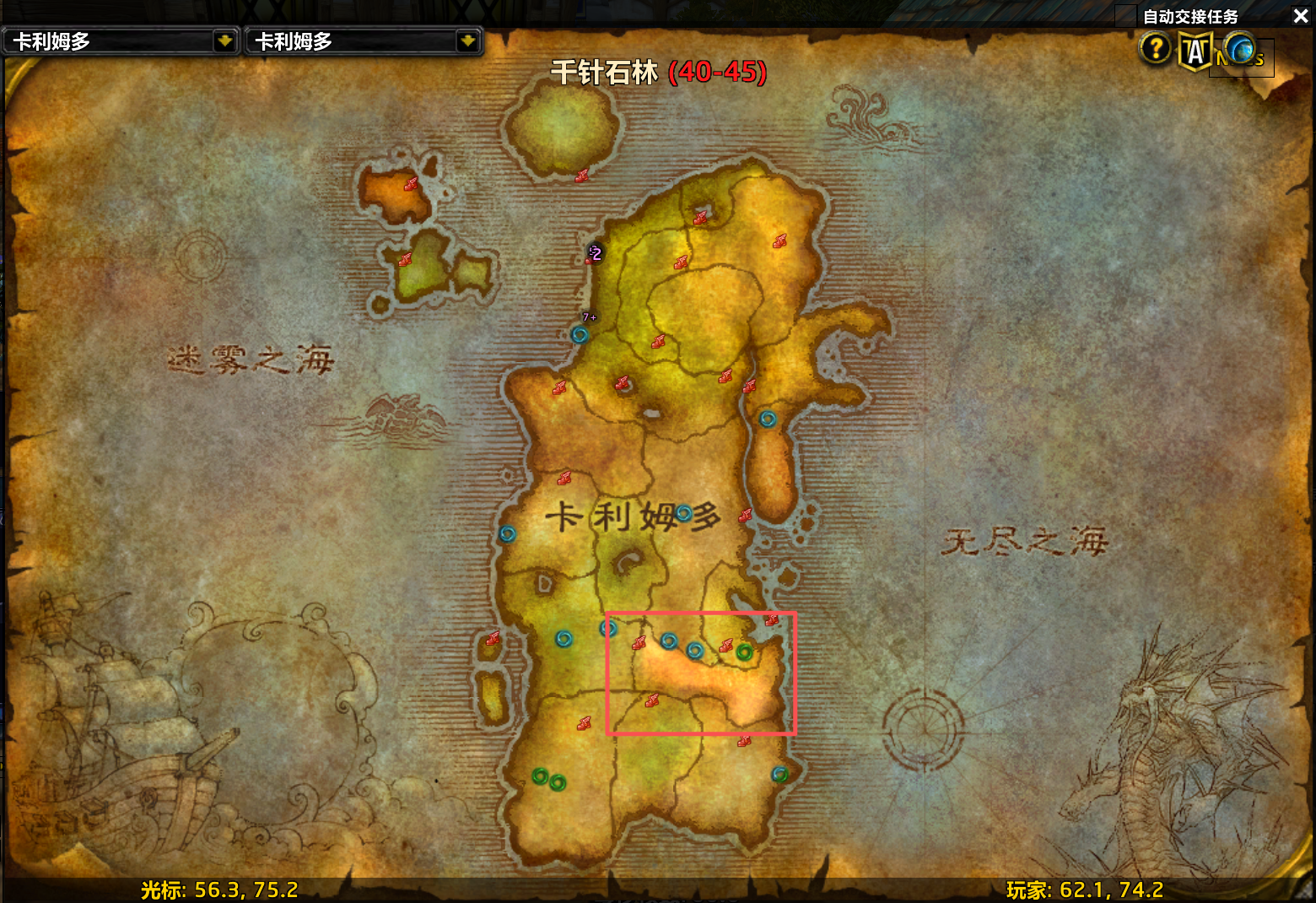1316x903 pixels.
Task: Close the world map window
Action: tap(1300, 16)
